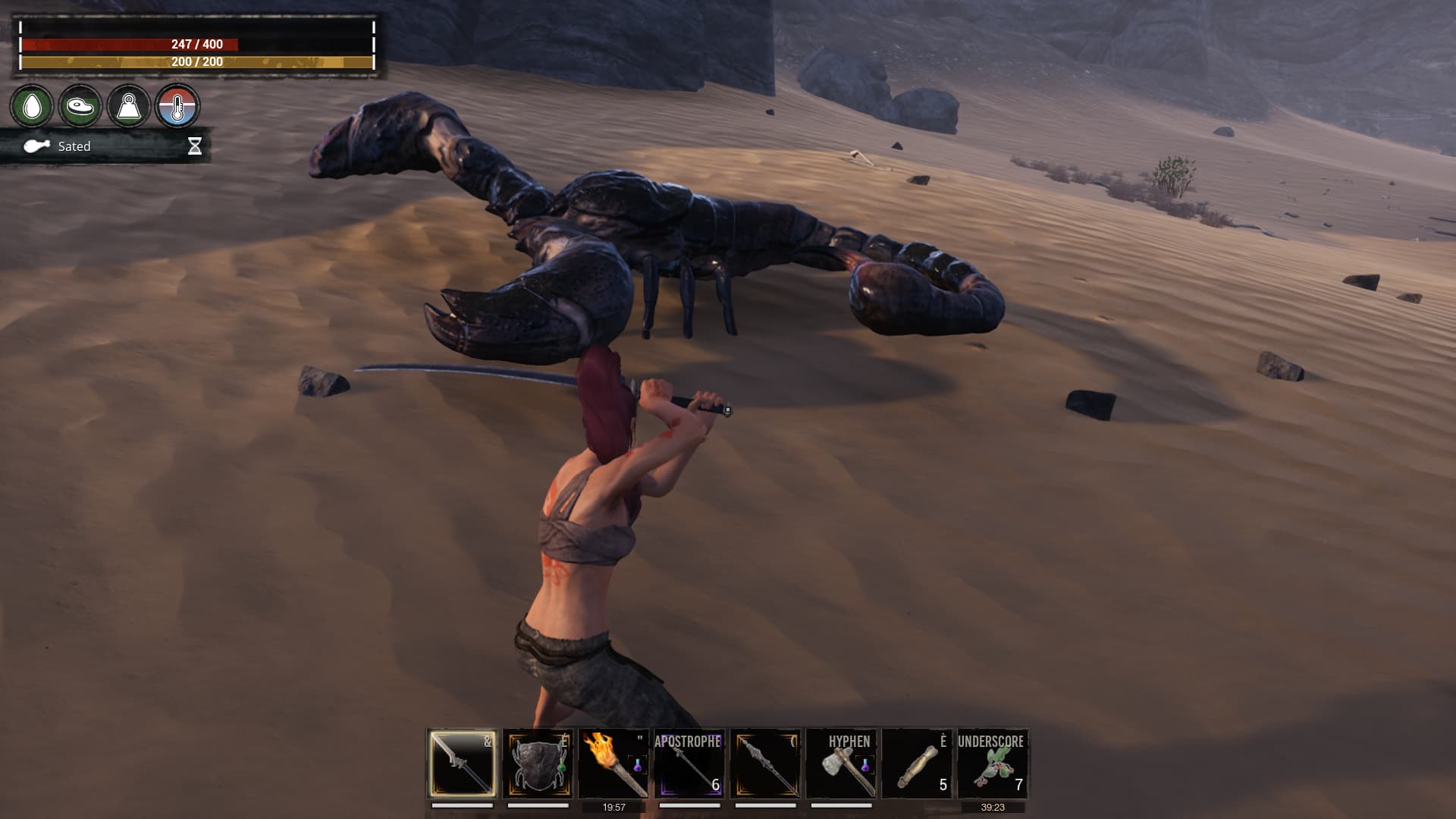
Task: Click the steak hunger icon
Action: (80, 106)
